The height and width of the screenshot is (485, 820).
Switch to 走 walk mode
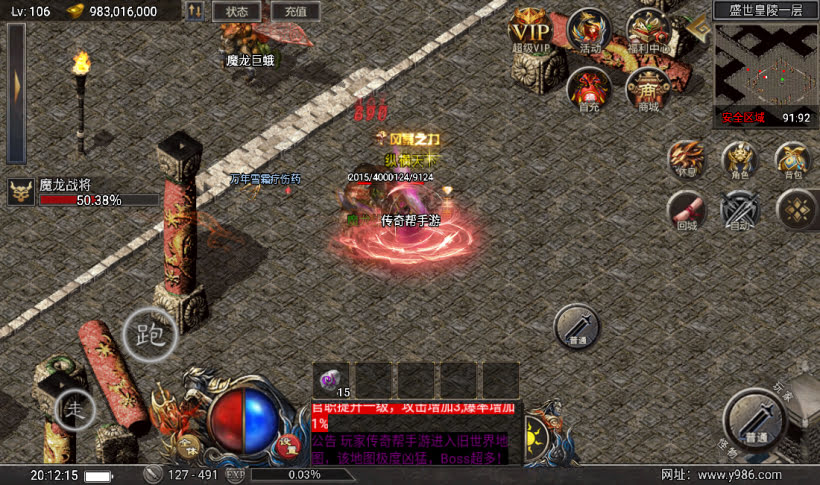[x=75, y=407]
